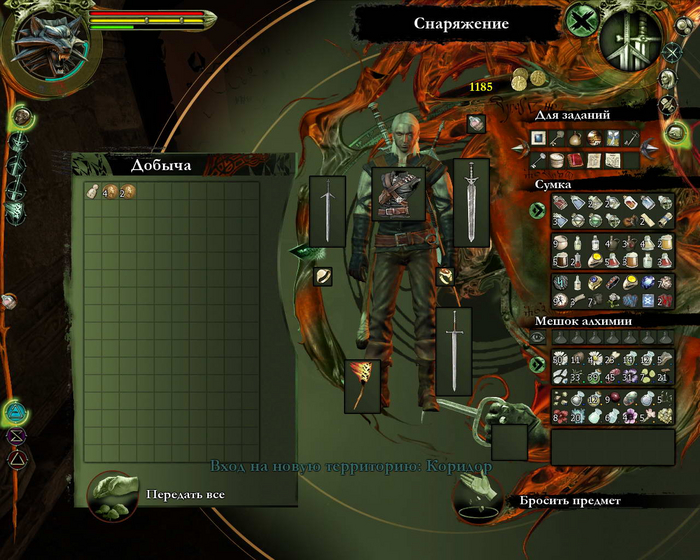Click the green arrow button beside the satchel
Viewport: 700px width, 560px height.
pyautogui.click(x=538, y=210)
